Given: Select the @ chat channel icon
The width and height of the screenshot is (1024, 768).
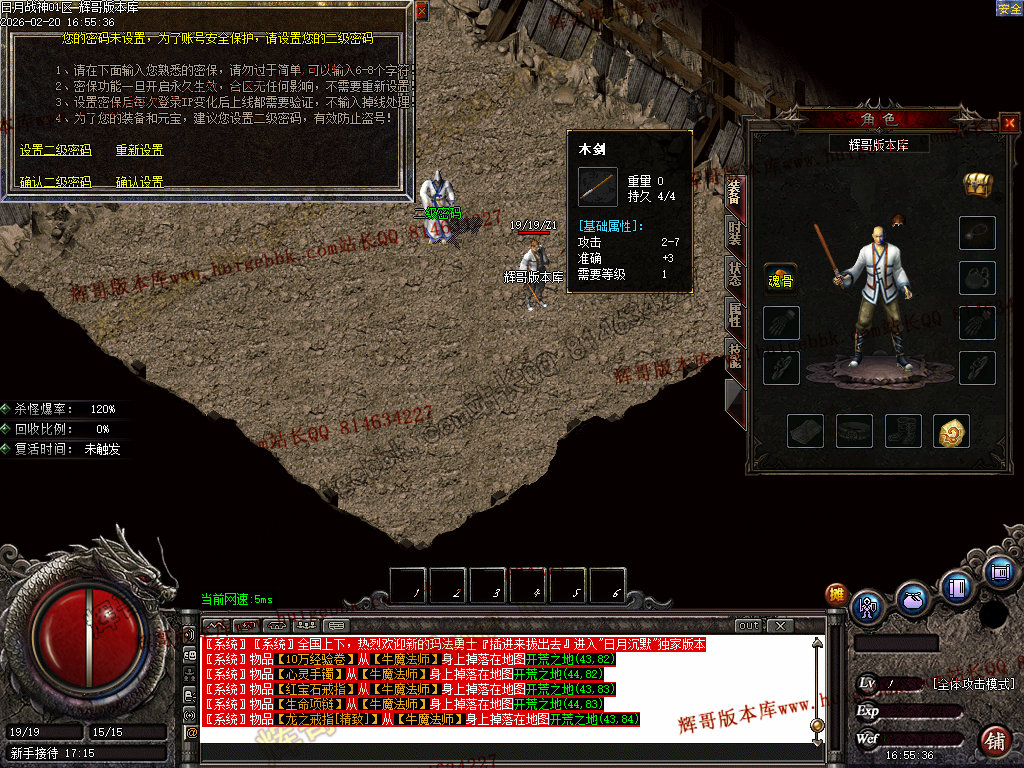Looking at the screenshot, I should [191, 732].
